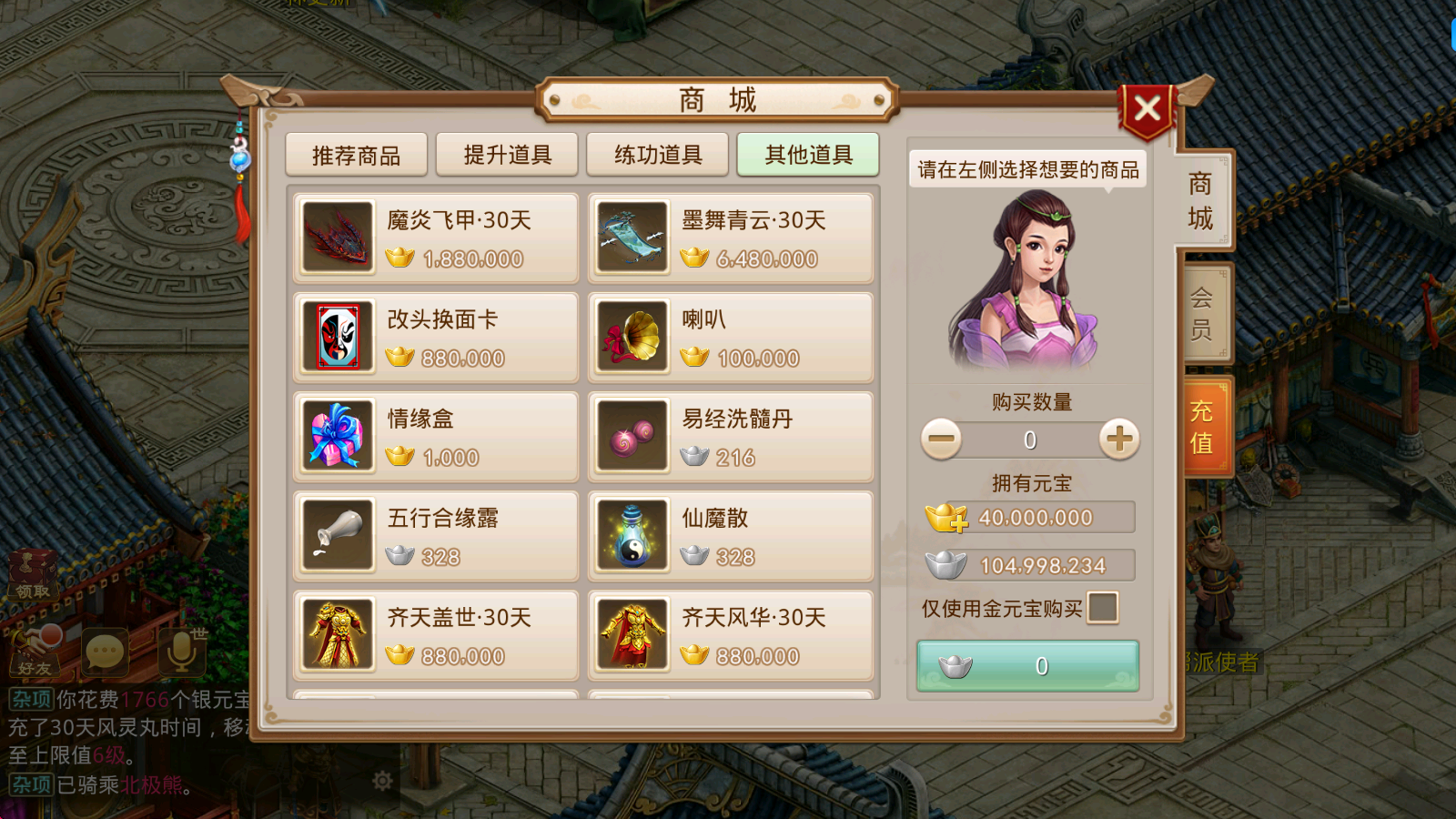The width and height of the screenshot is (1456, 819).
Task: Select the 魔炎飞甲 dragon armor item icon
Action: tap(336, 238)
